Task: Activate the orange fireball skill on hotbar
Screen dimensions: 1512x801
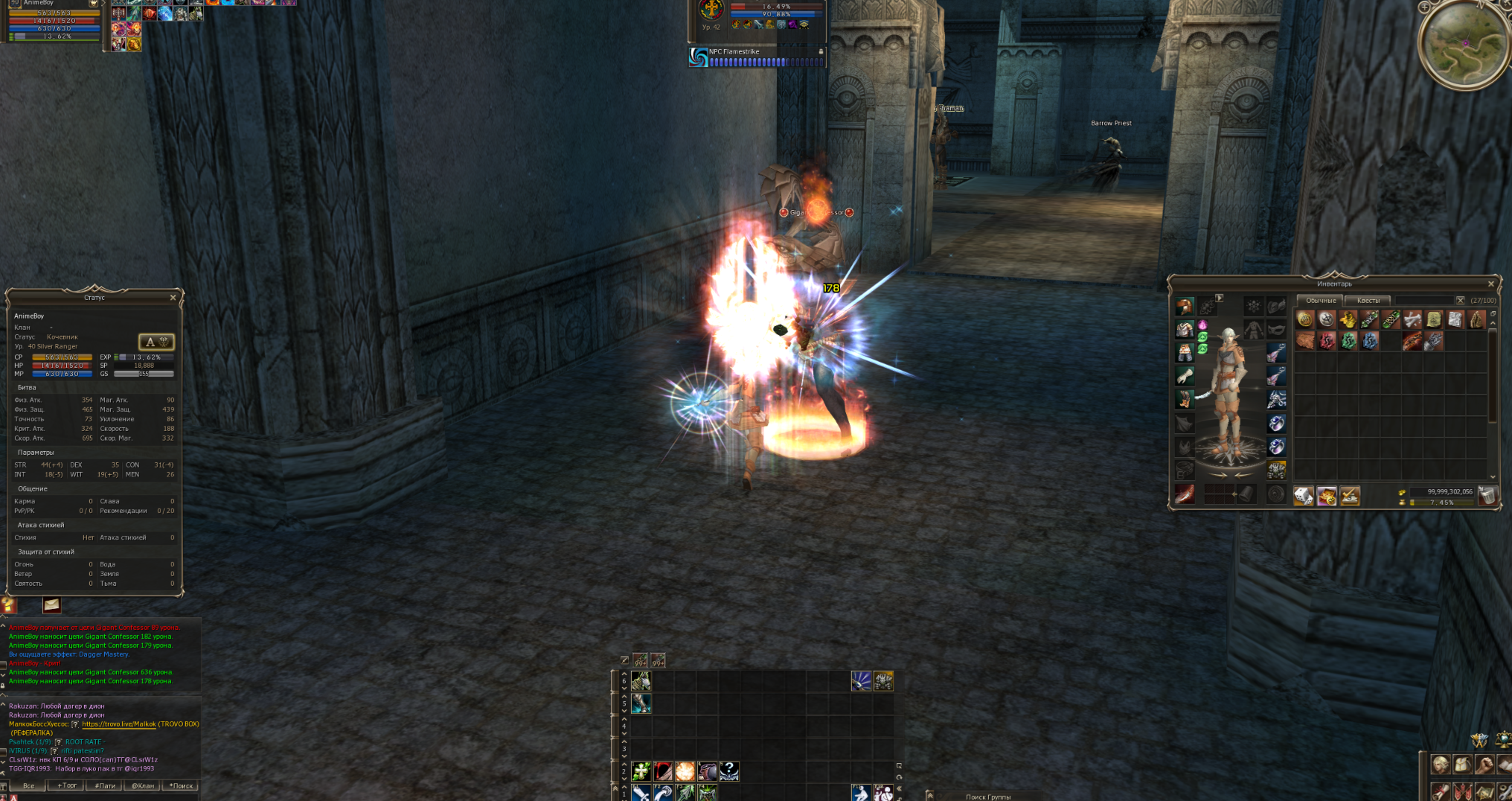Action: click(685, 771)
